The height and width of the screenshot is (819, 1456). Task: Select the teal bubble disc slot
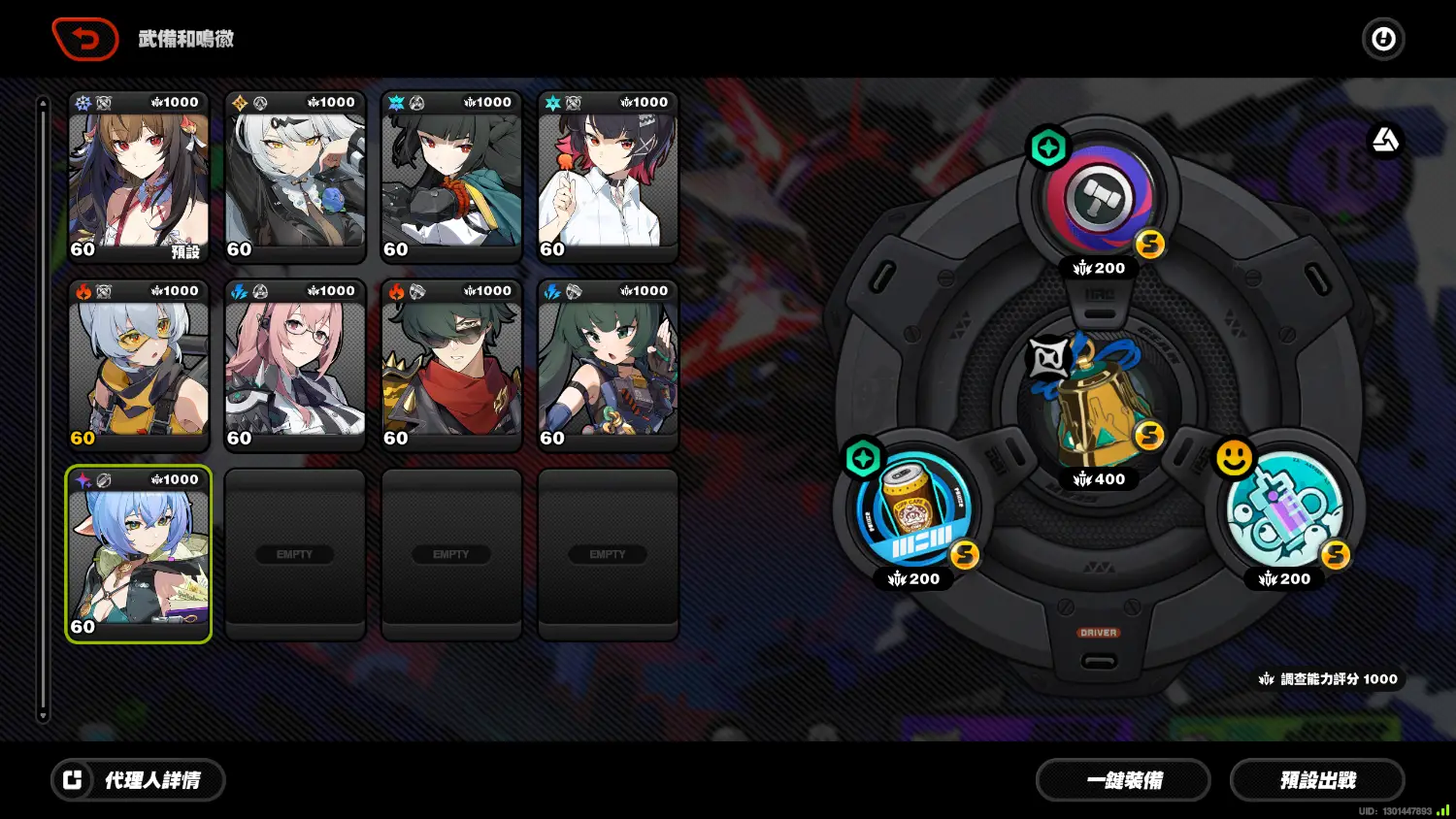coord(1284,508)
